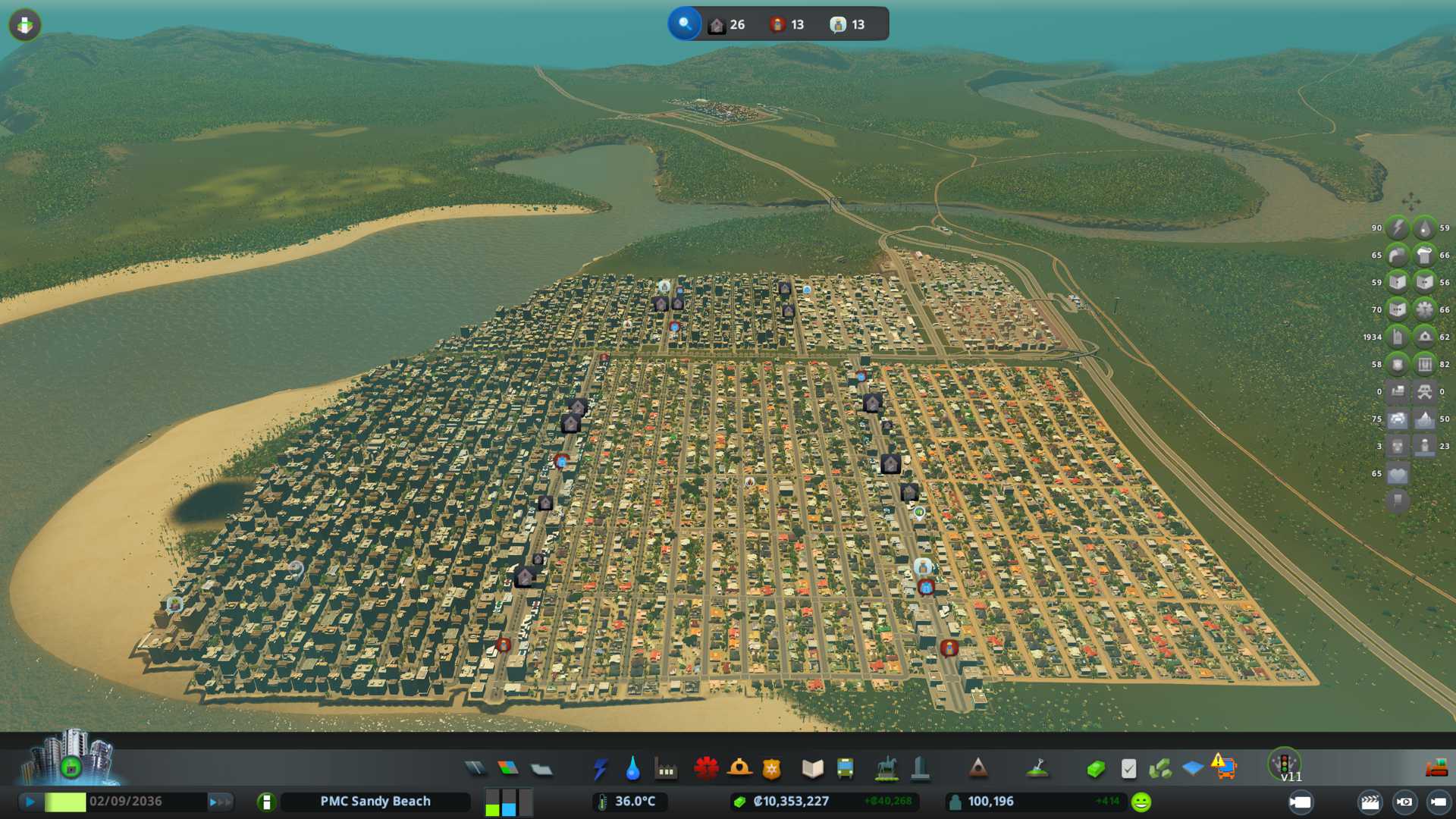
Task: Open the Roads build menu
Action: pyautogui.click(x=475, y=769)
